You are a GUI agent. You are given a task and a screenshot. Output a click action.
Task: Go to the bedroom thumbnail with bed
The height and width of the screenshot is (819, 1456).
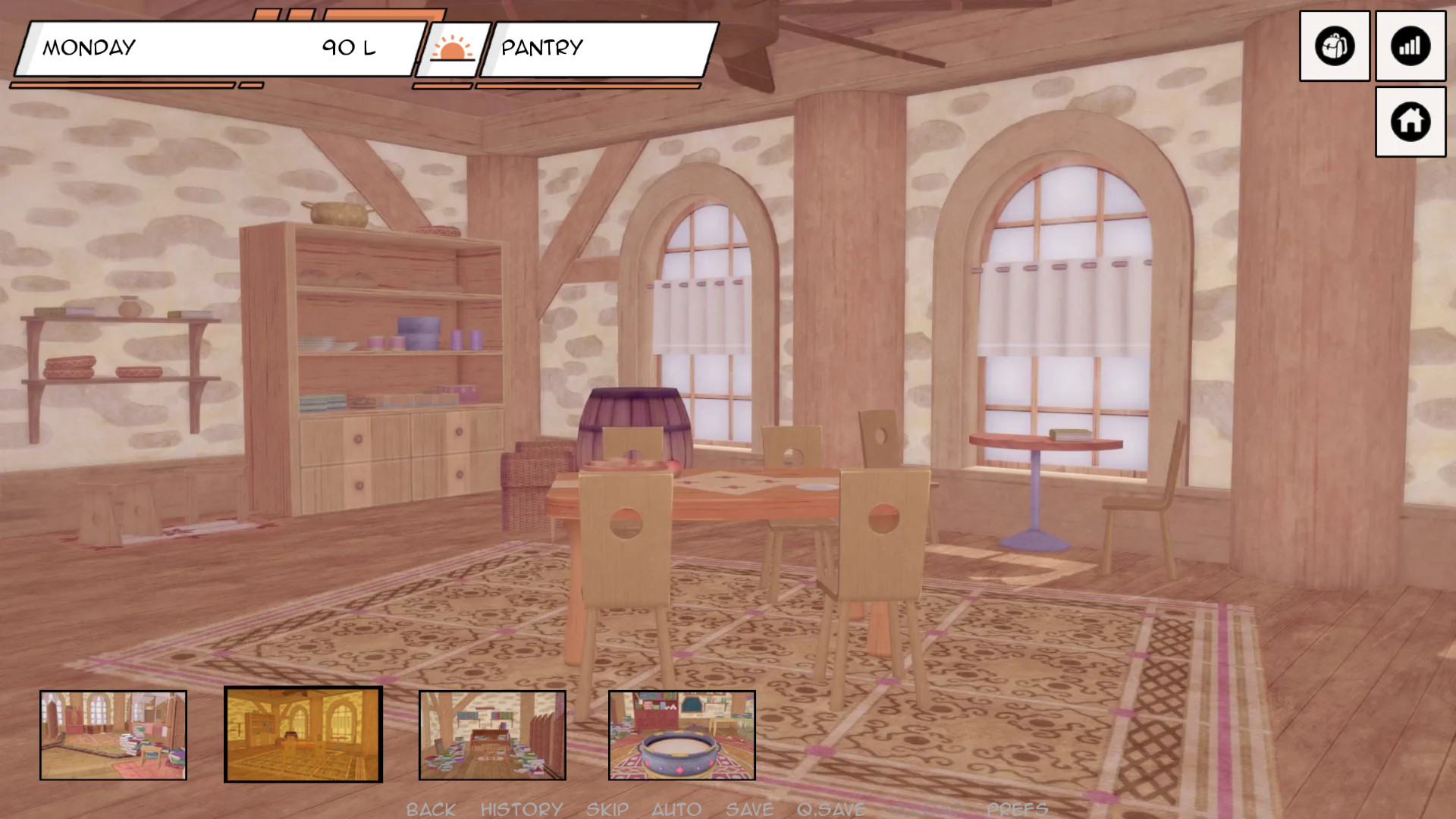point(113,735)
